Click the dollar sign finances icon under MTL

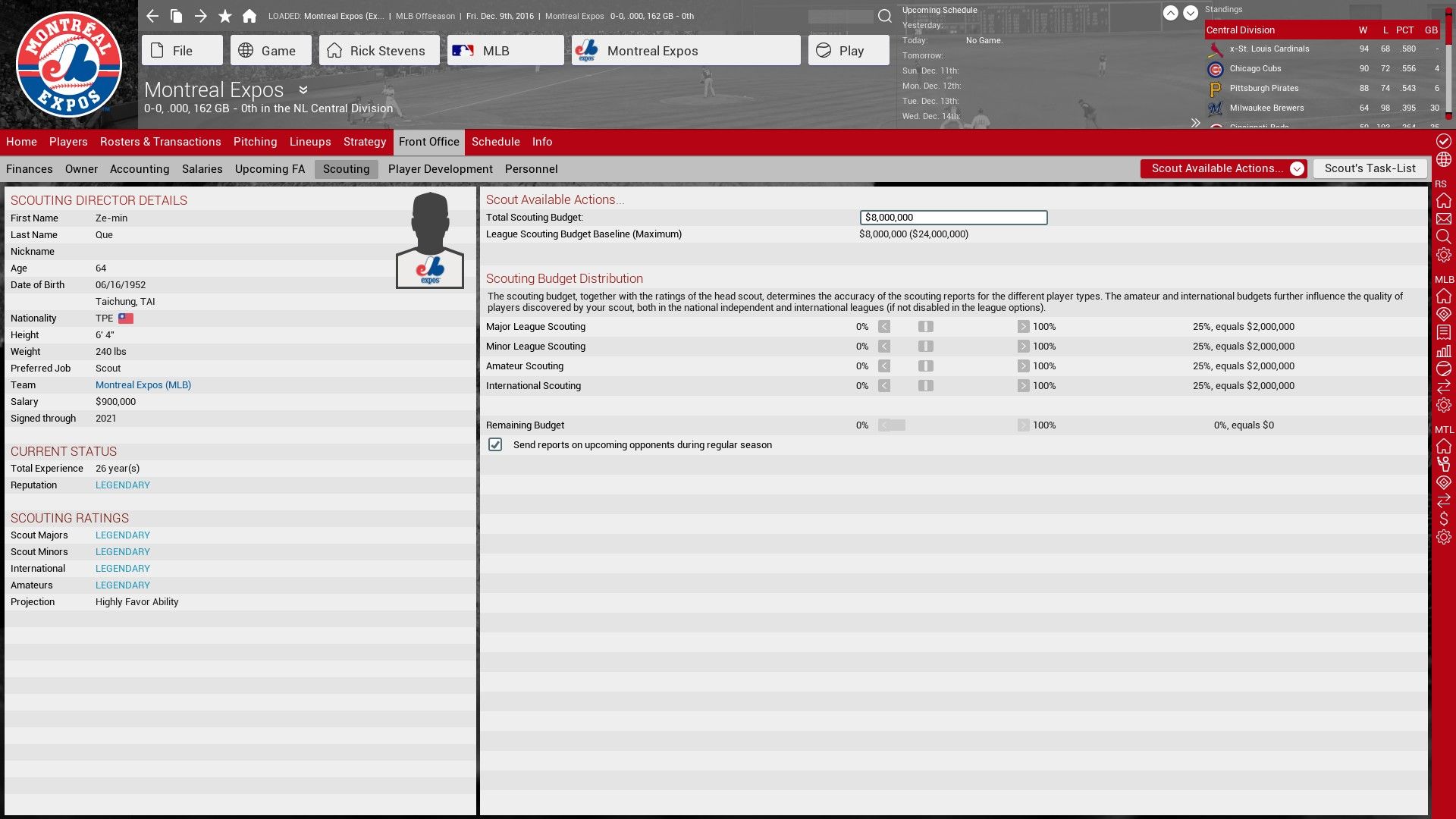tap(1445, 520)
